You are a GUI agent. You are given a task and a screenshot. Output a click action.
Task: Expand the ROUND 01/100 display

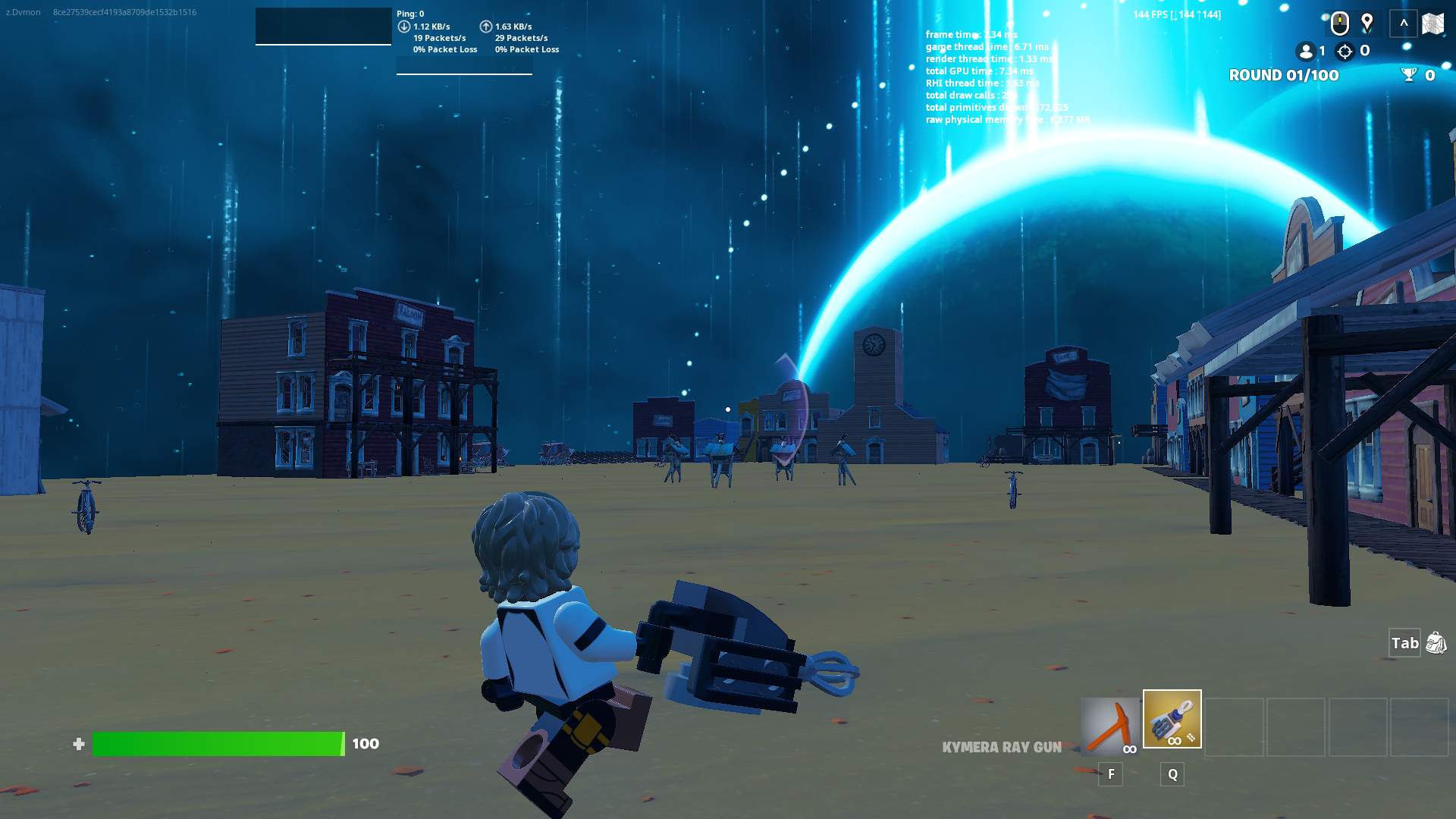tap(1283, 75)
